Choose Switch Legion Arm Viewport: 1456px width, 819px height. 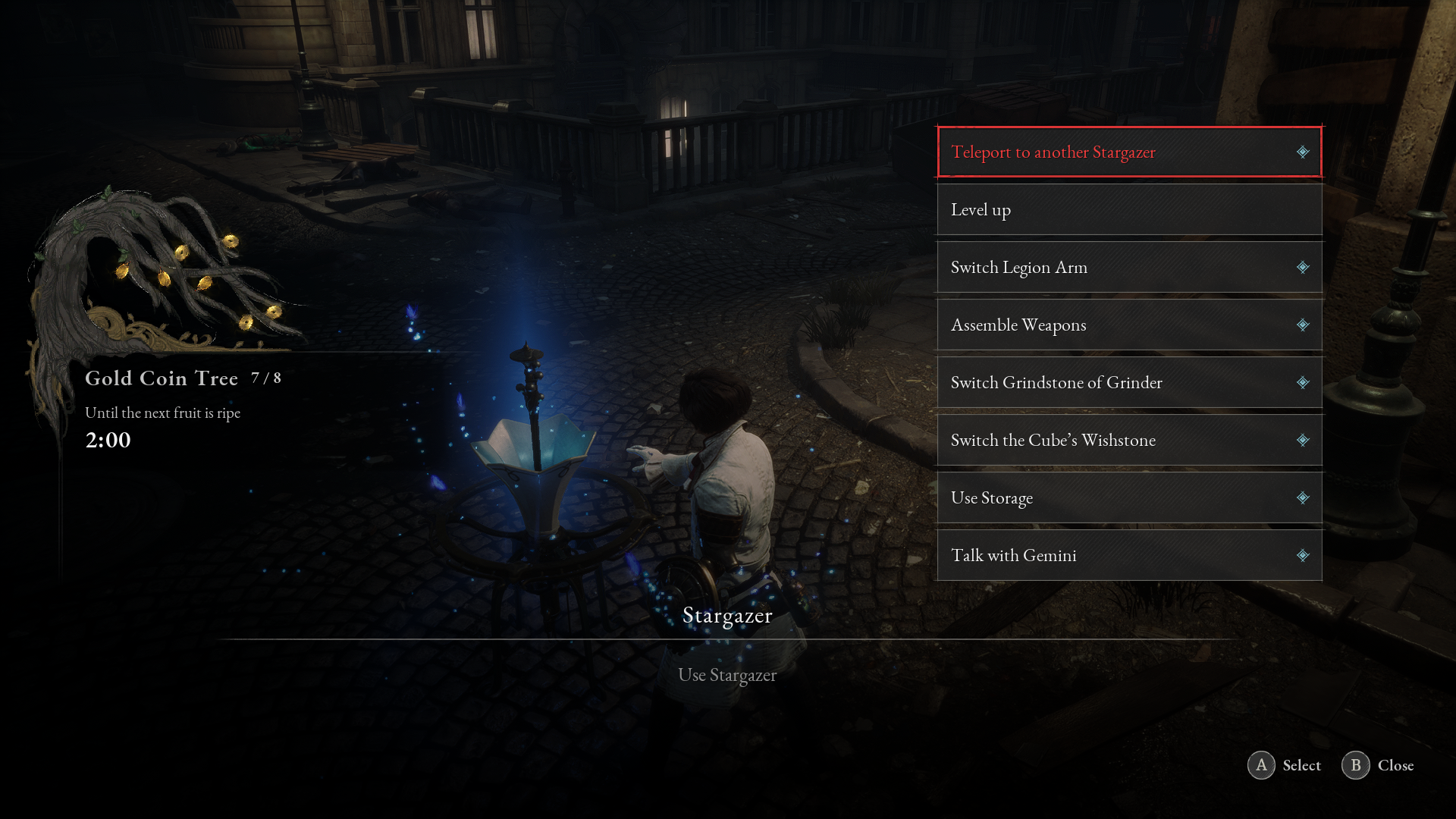pyautogui.click(x=1128, y=267)
